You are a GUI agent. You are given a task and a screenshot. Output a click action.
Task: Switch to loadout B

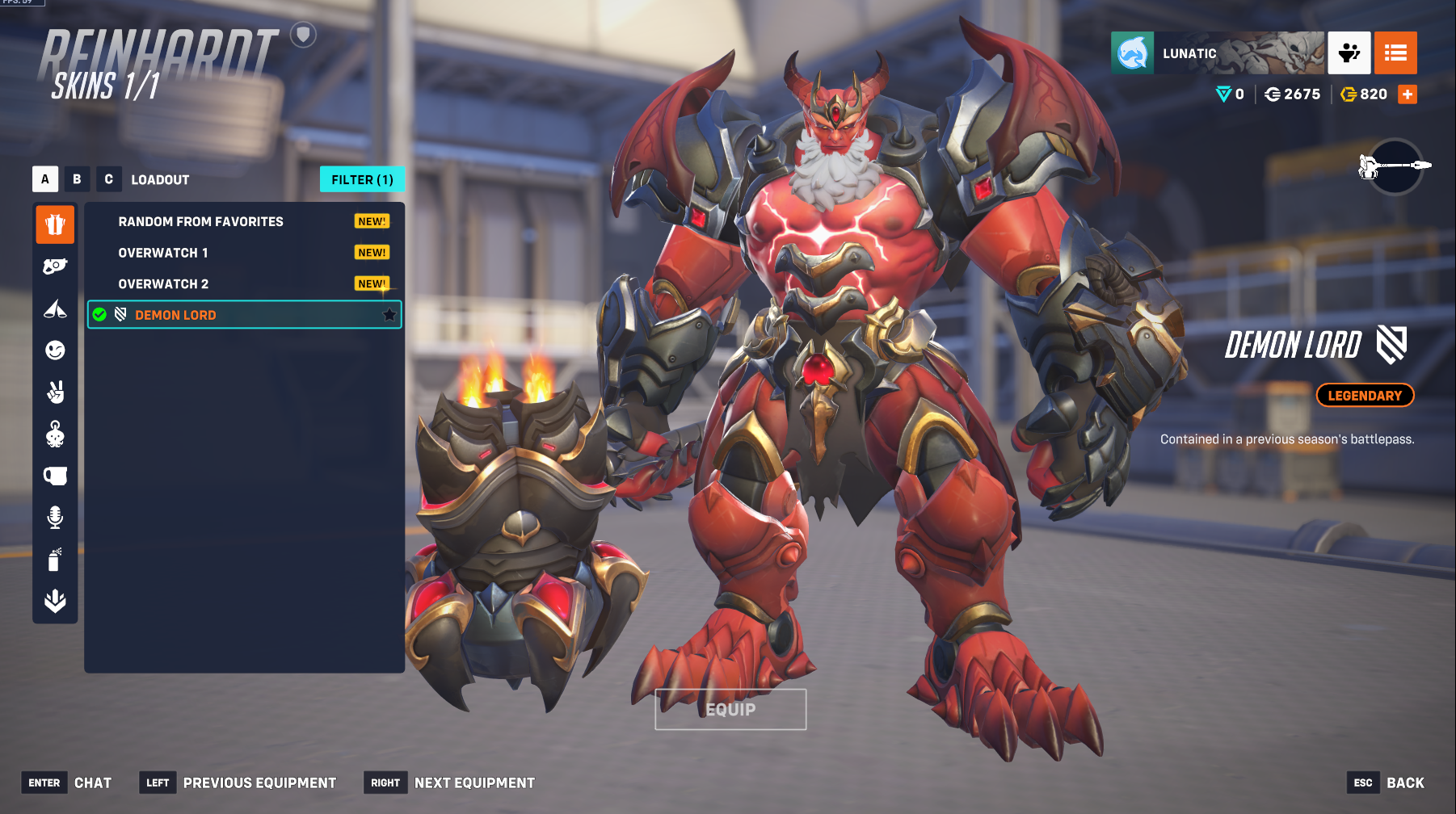[77, 179]
